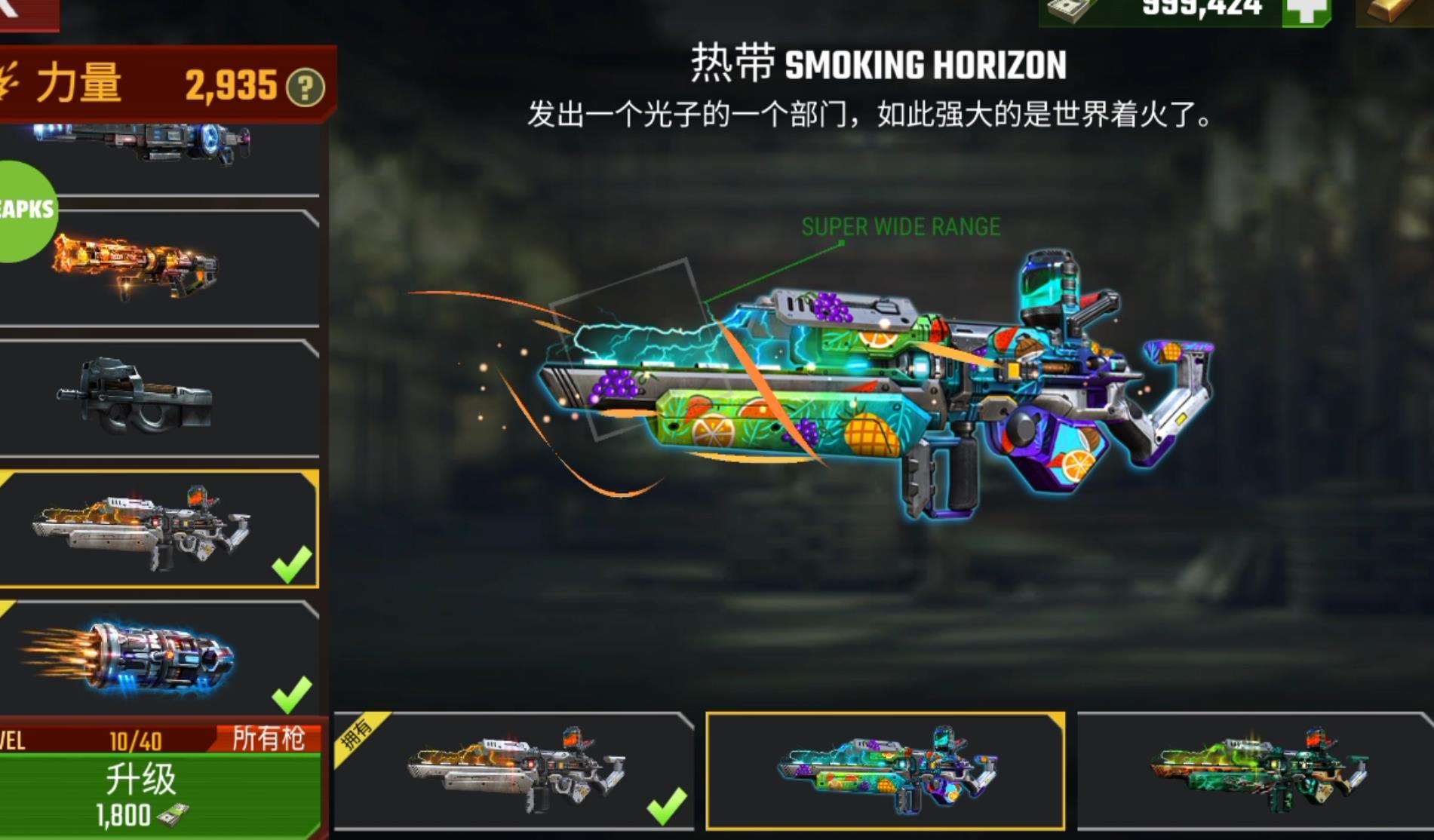Choose the green camo skin variant

[x=1256, y=771]
